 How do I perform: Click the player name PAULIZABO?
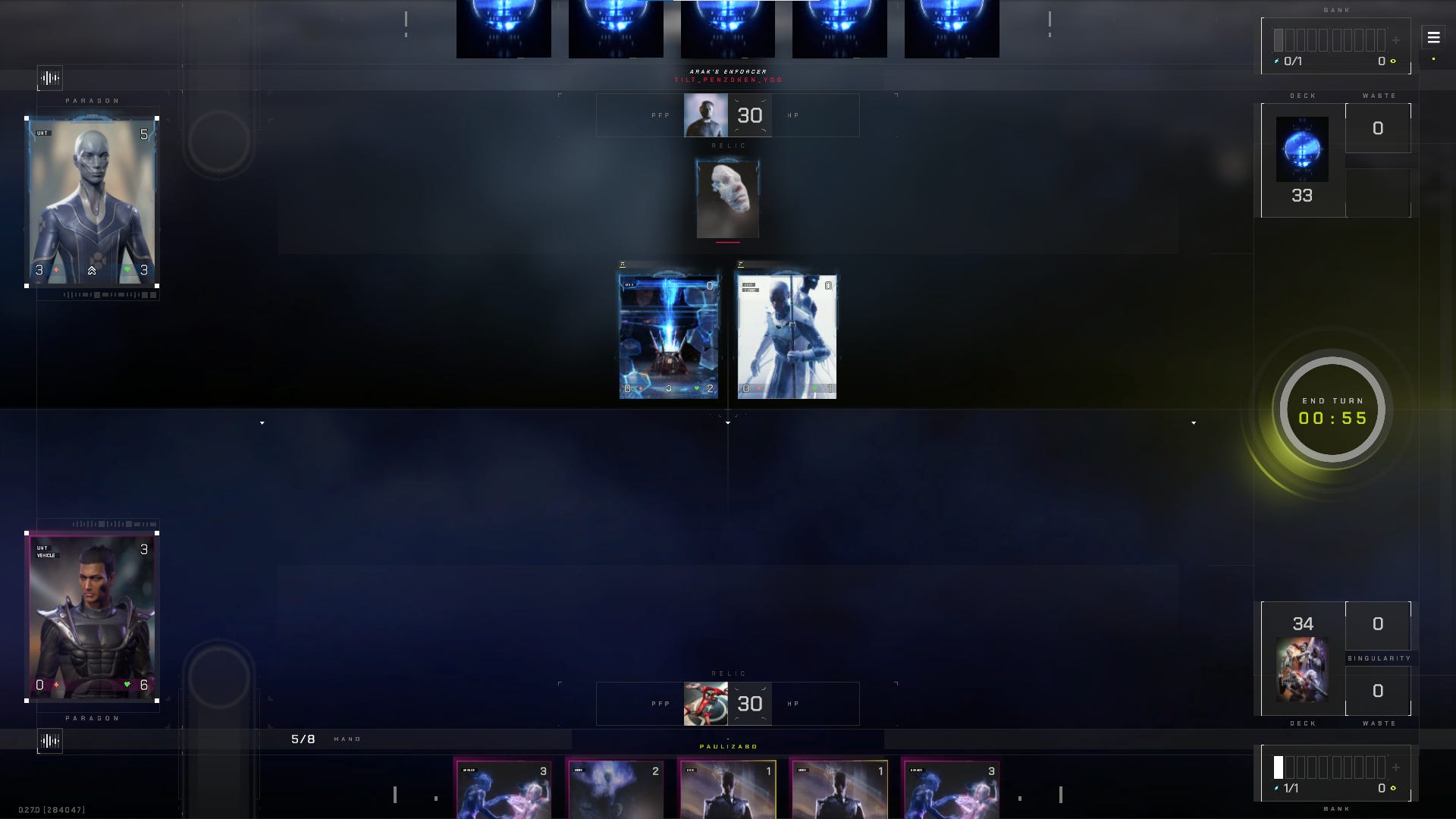click(x=728, y=746)
